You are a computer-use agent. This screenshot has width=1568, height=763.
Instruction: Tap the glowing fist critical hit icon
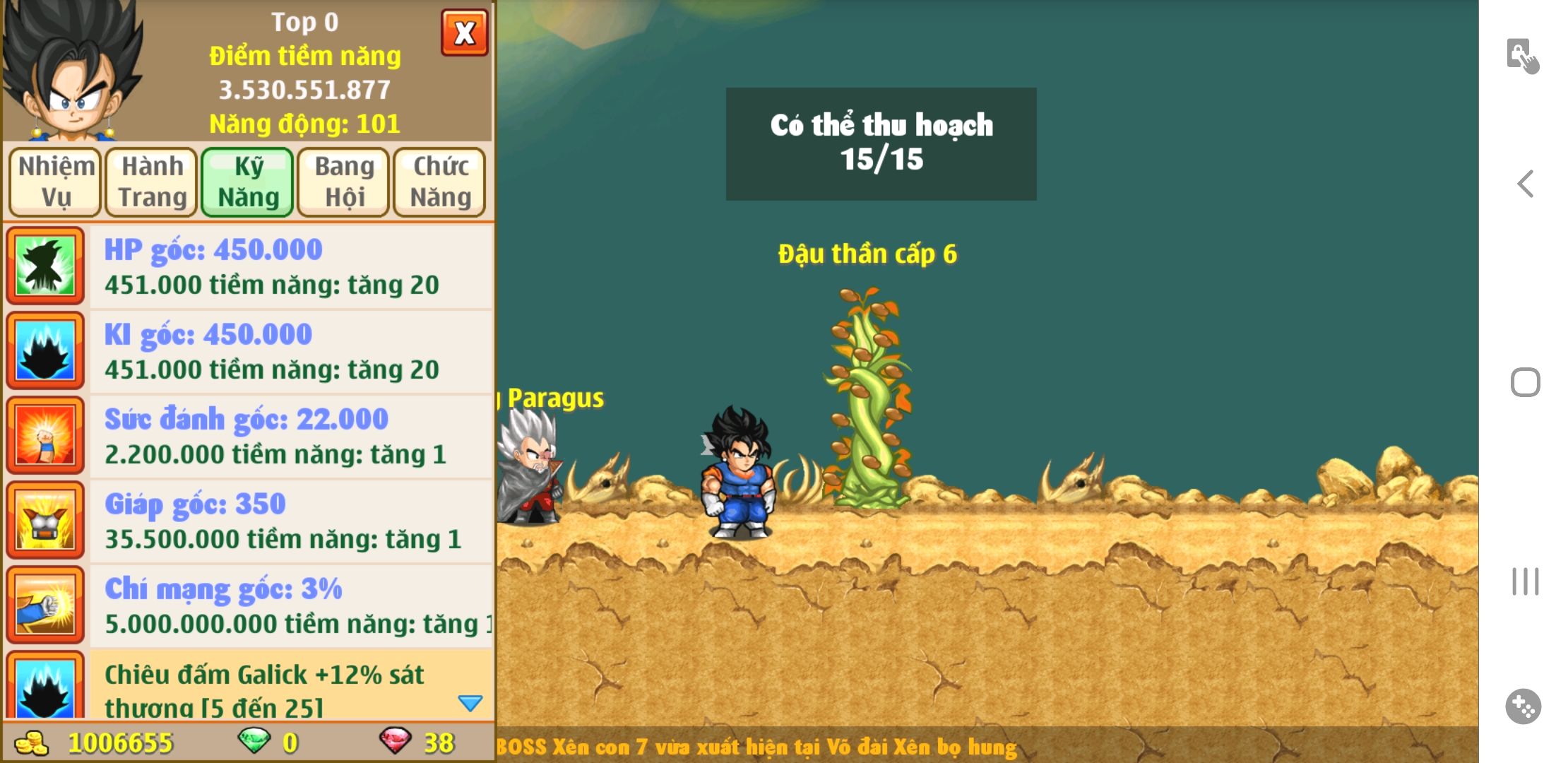(45, 605)
